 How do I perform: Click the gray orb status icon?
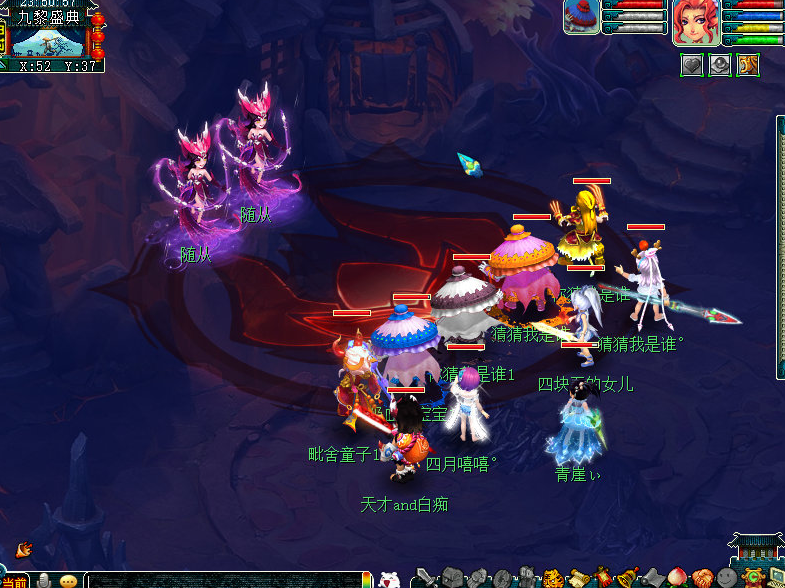tap(720, 66)
